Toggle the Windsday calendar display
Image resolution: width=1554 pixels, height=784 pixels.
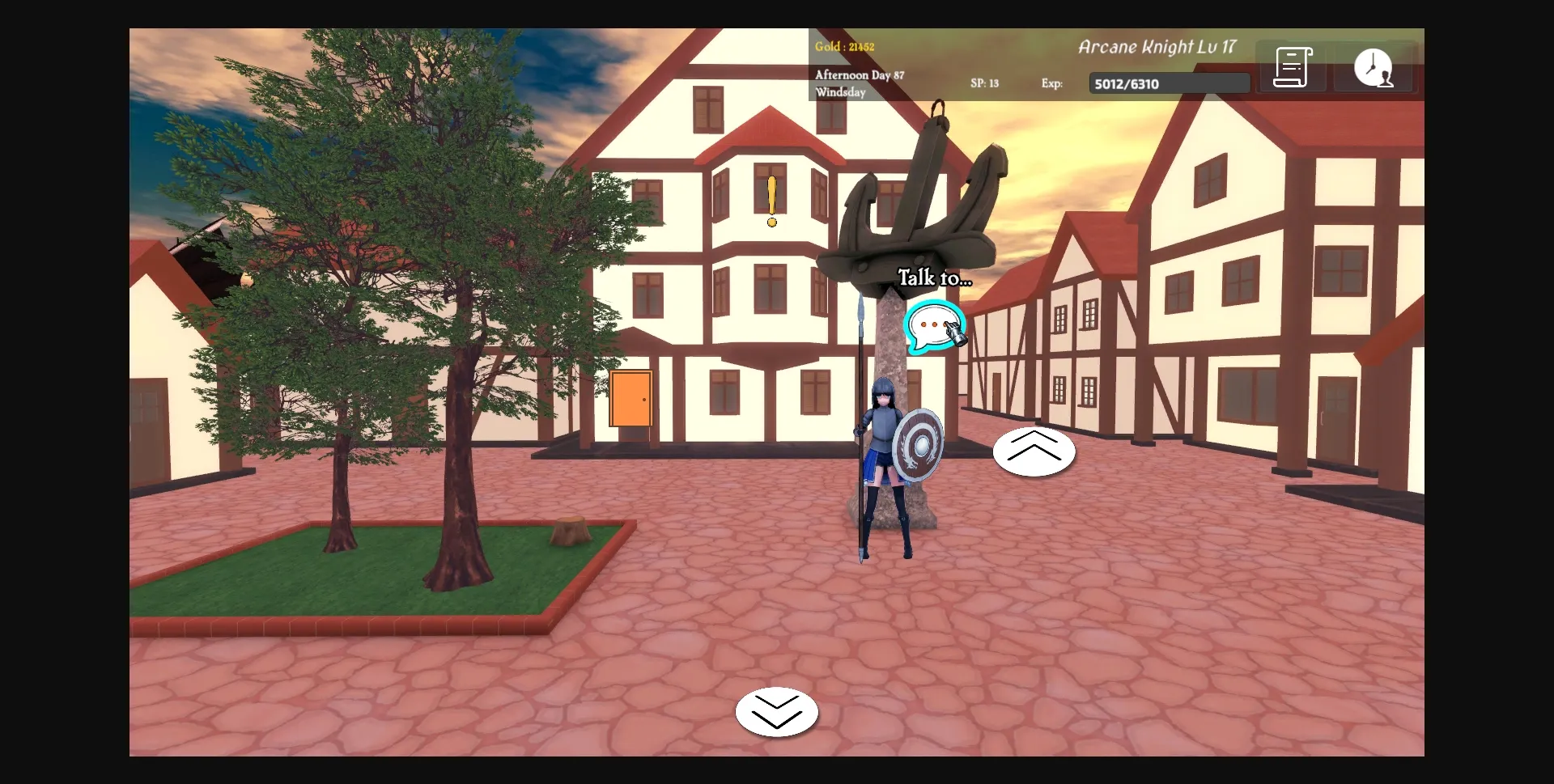pyautogui.click(x=841, y=92)
